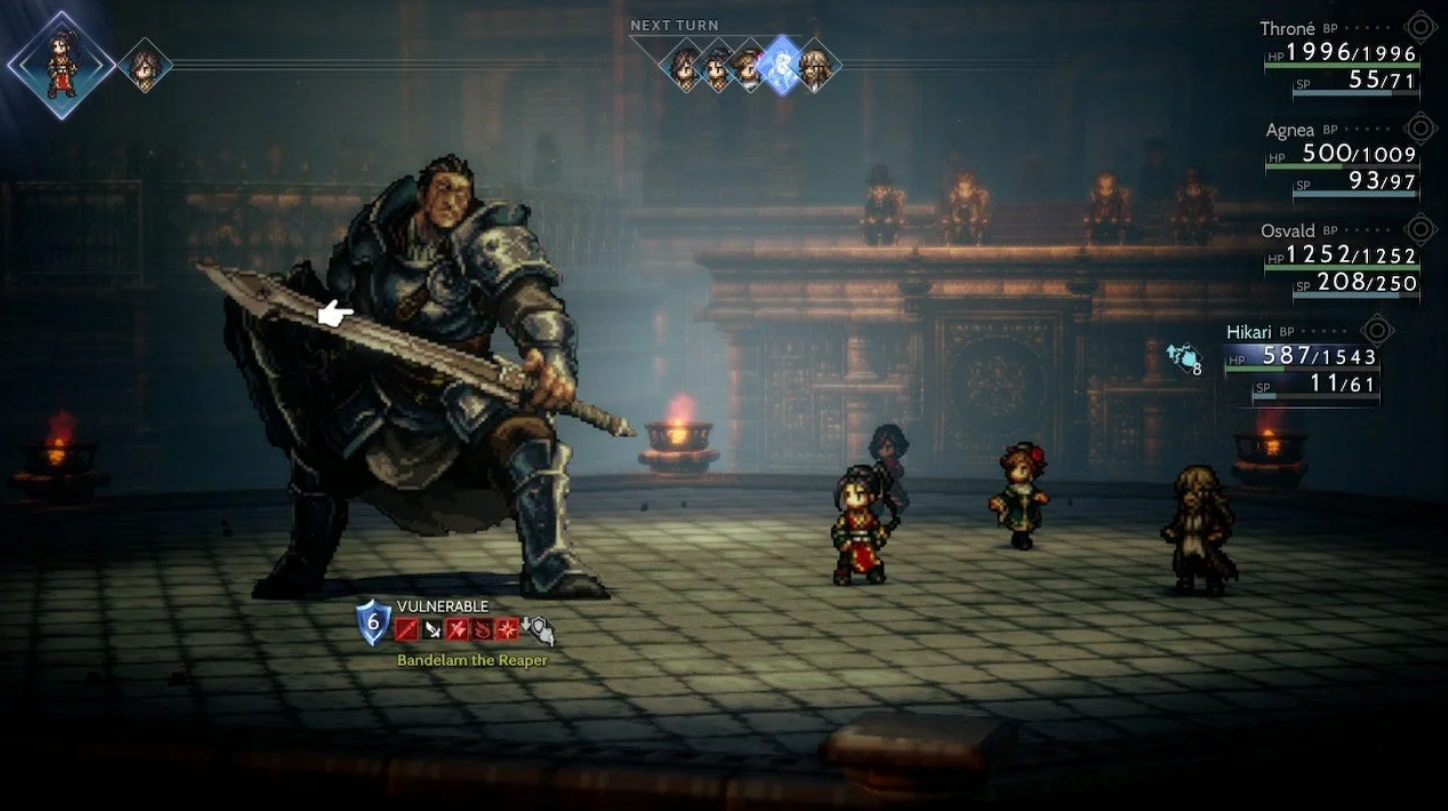Select the spear weakness icon
This screenshot has height=811, width=1448.
coord(406,629)
